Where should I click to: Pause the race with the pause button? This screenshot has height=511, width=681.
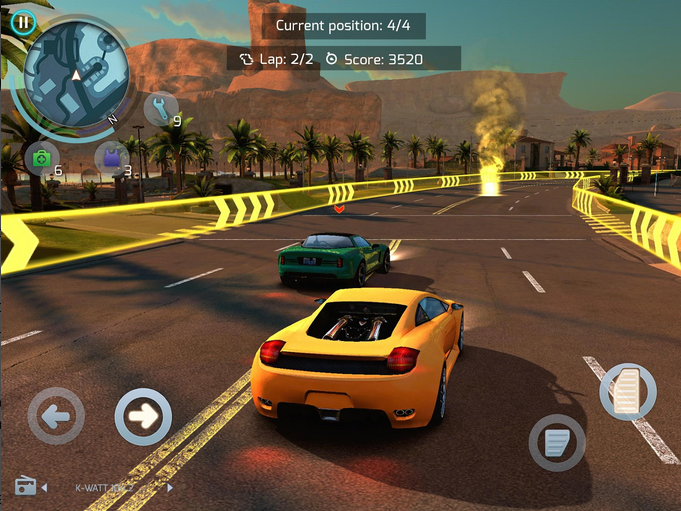22,22
